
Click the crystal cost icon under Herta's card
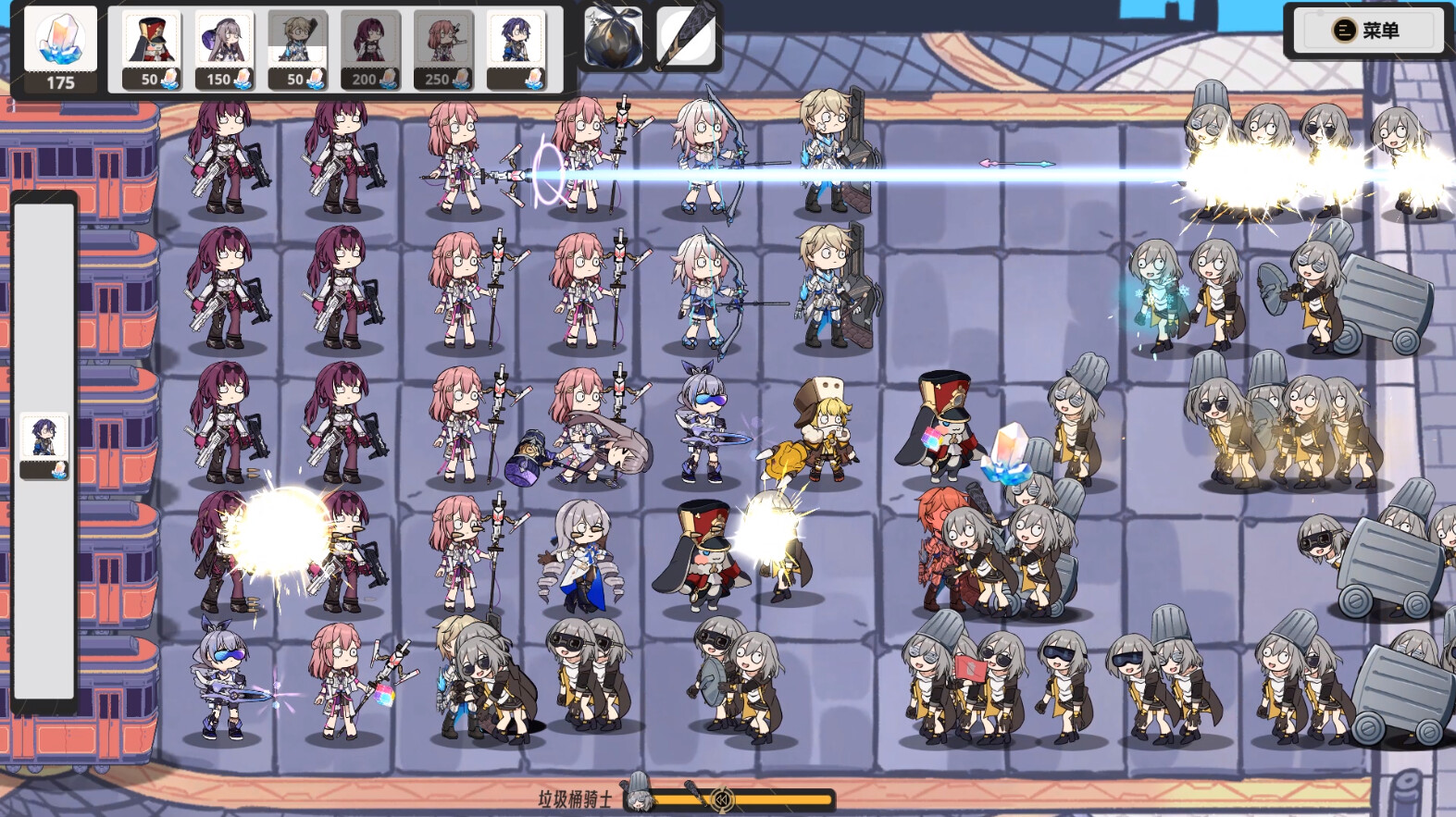point(243,80)
